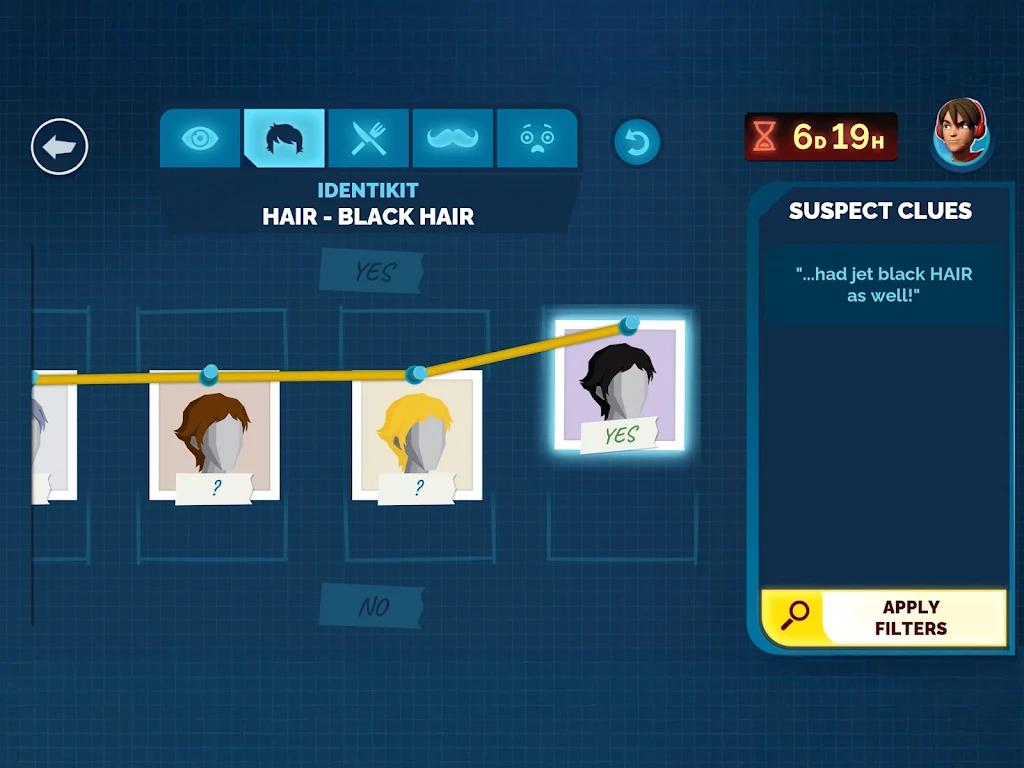1024x768 pixels.
Task: Select the hair identikit tab
Action: coord(285,138)
